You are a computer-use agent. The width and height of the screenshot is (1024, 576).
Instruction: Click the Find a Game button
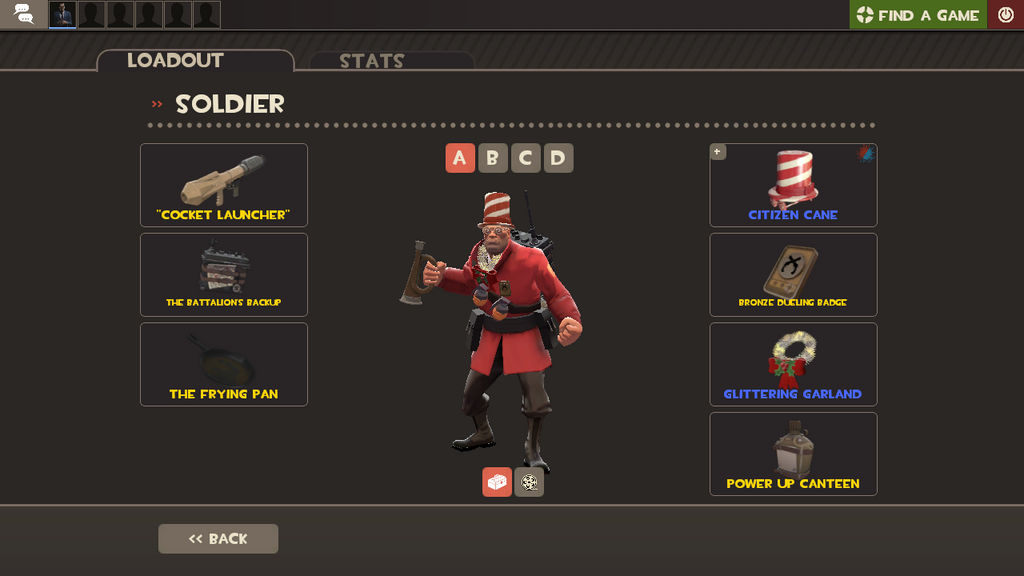(x=918, y=15)
